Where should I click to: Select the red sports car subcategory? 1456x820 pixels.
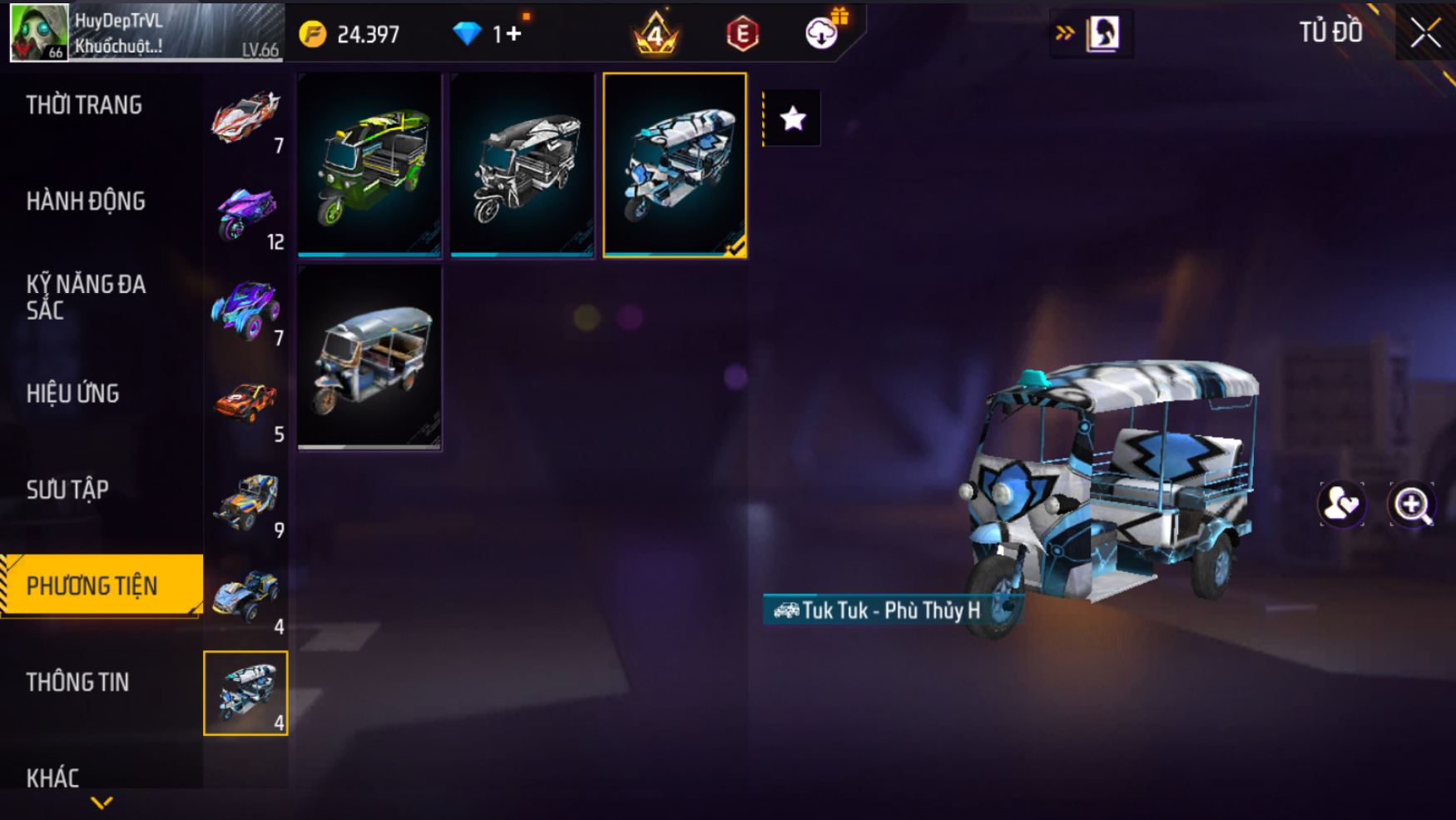245,117
